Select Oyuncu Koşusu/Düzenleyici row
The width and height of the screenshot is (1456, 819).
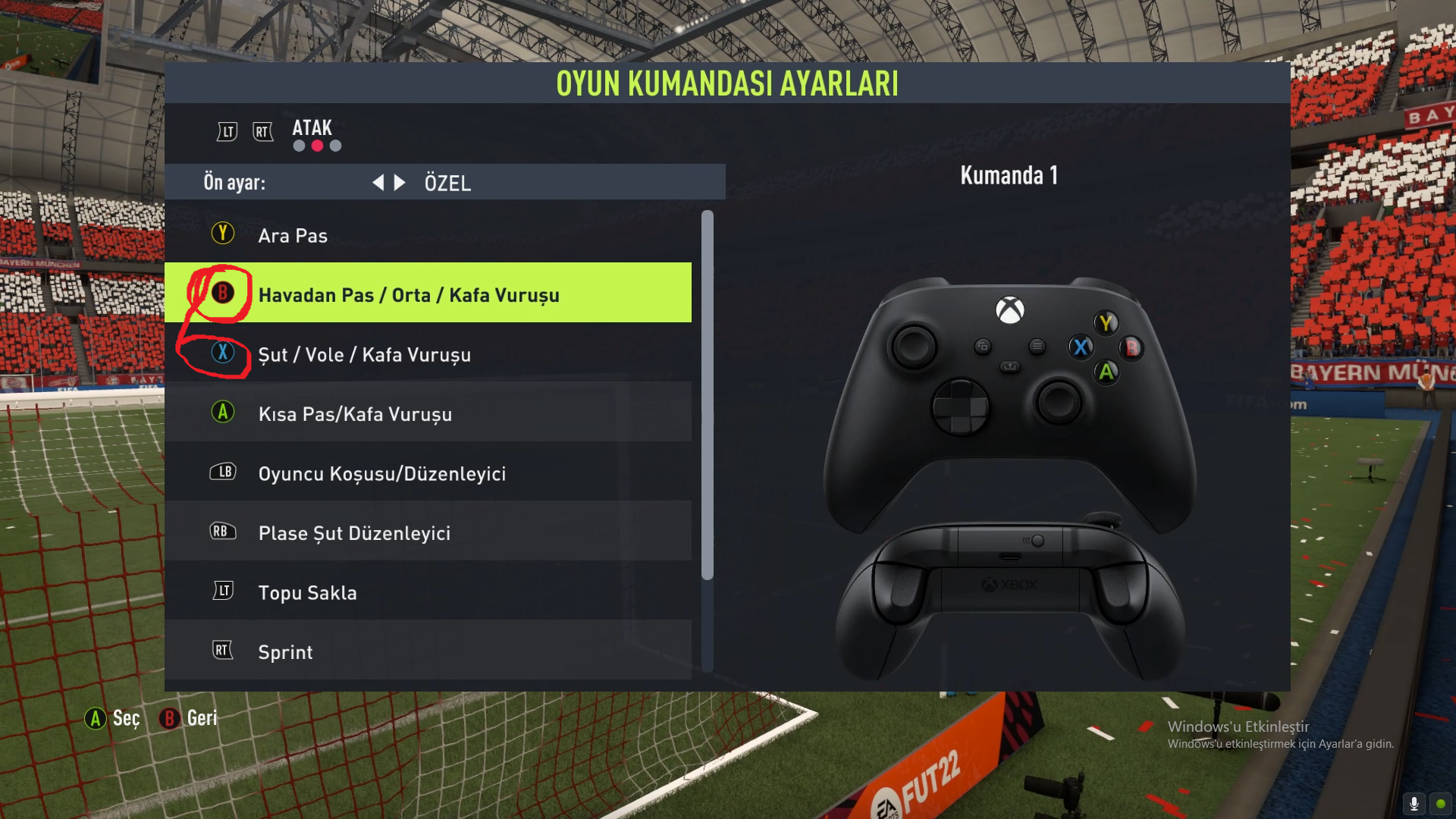[428, 473]
